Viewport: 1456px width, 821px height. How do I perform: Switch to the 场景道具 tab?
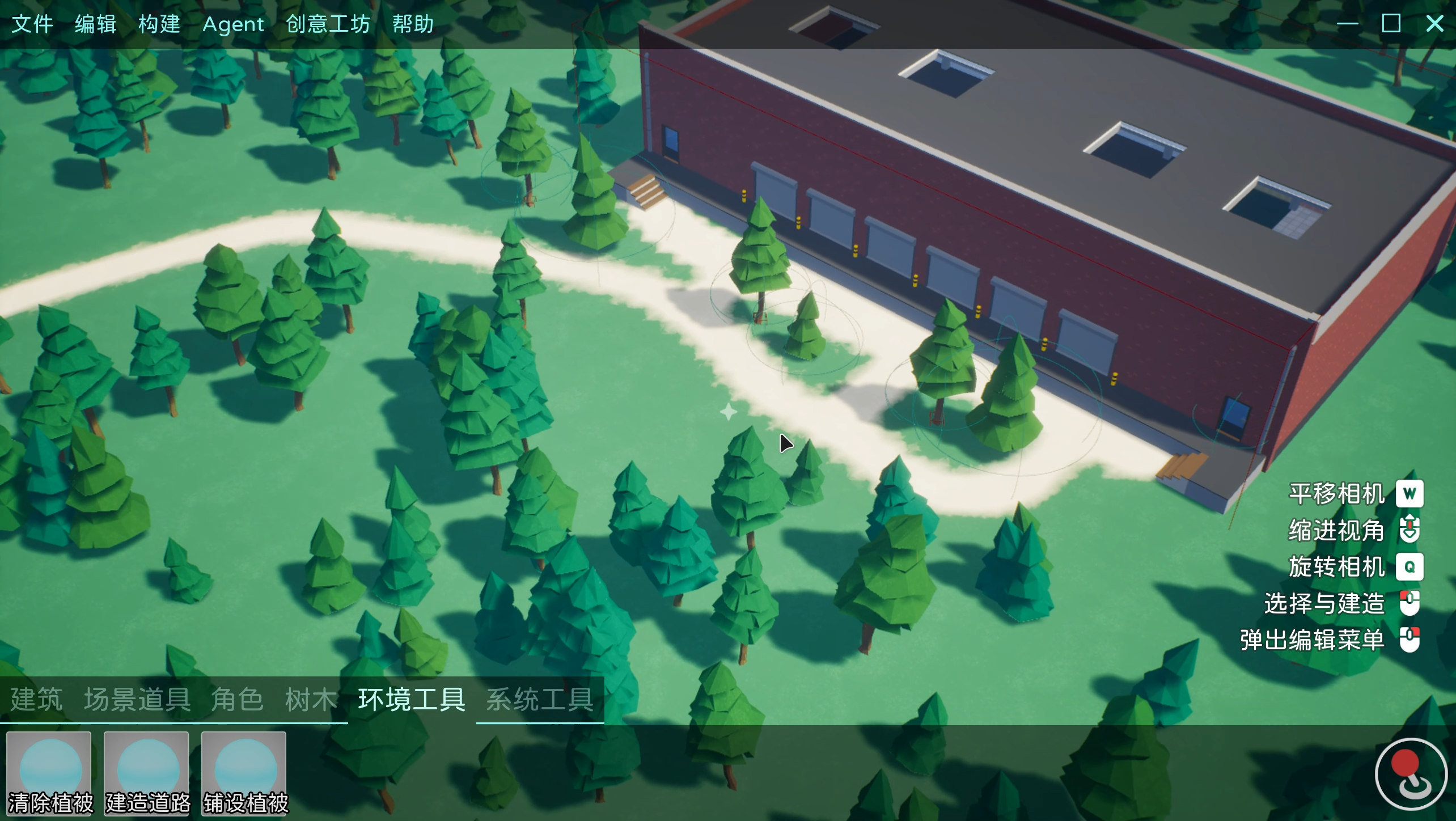tap(137, 699)
